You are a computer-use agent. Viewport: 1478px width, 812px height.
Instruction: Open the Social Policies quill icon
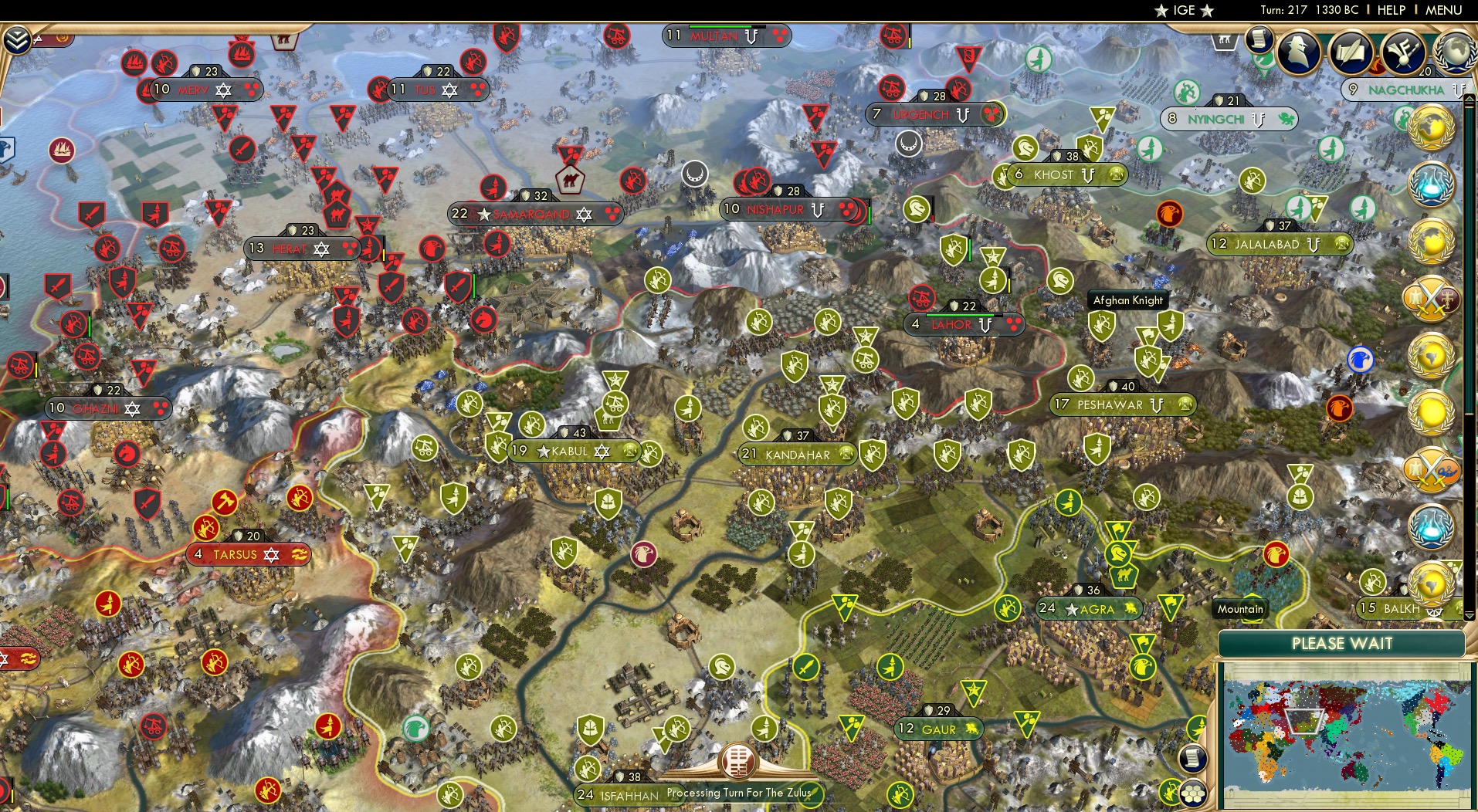[x=1351, y=52]
